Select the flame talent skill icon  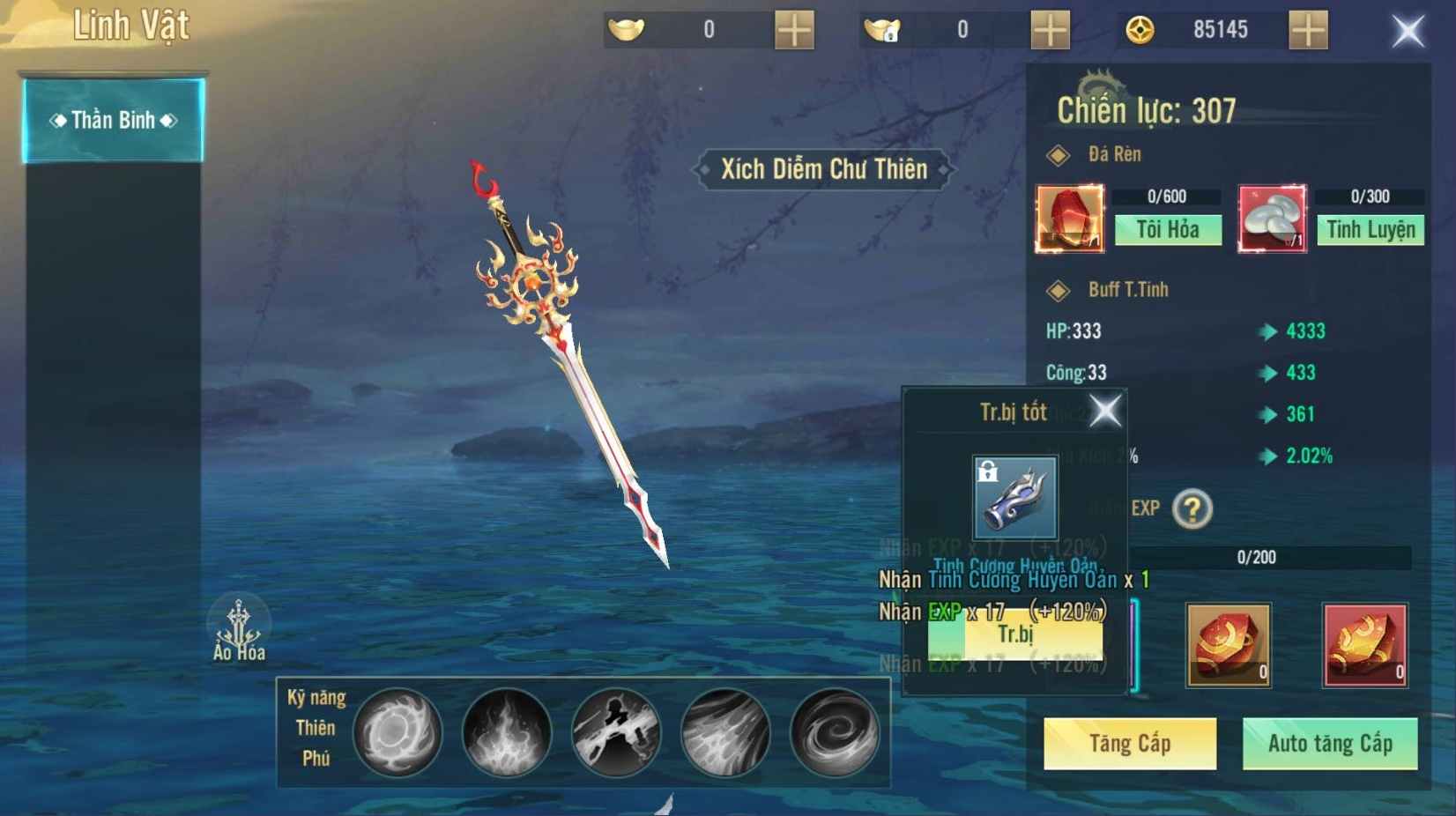tap(507, 733)
